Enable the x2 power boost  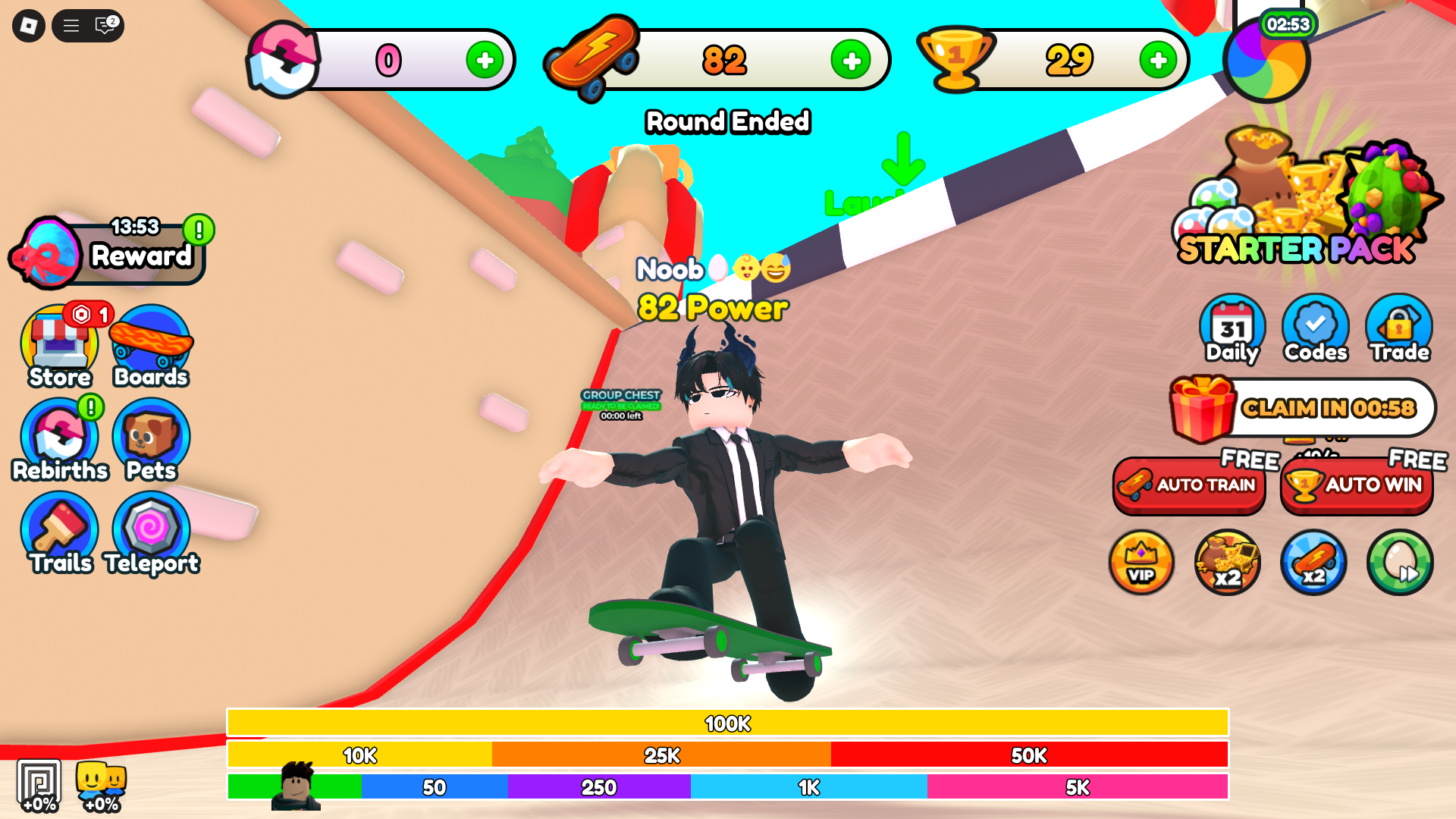coord(1313,563)
